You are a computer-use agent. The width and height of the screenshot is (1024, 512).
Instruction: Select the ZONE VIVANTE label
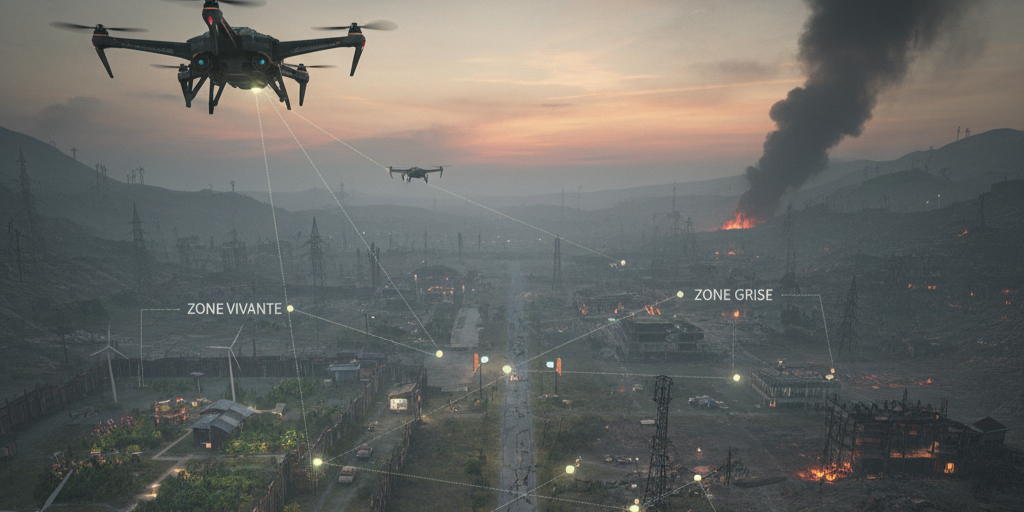click(x=234, y=309)
